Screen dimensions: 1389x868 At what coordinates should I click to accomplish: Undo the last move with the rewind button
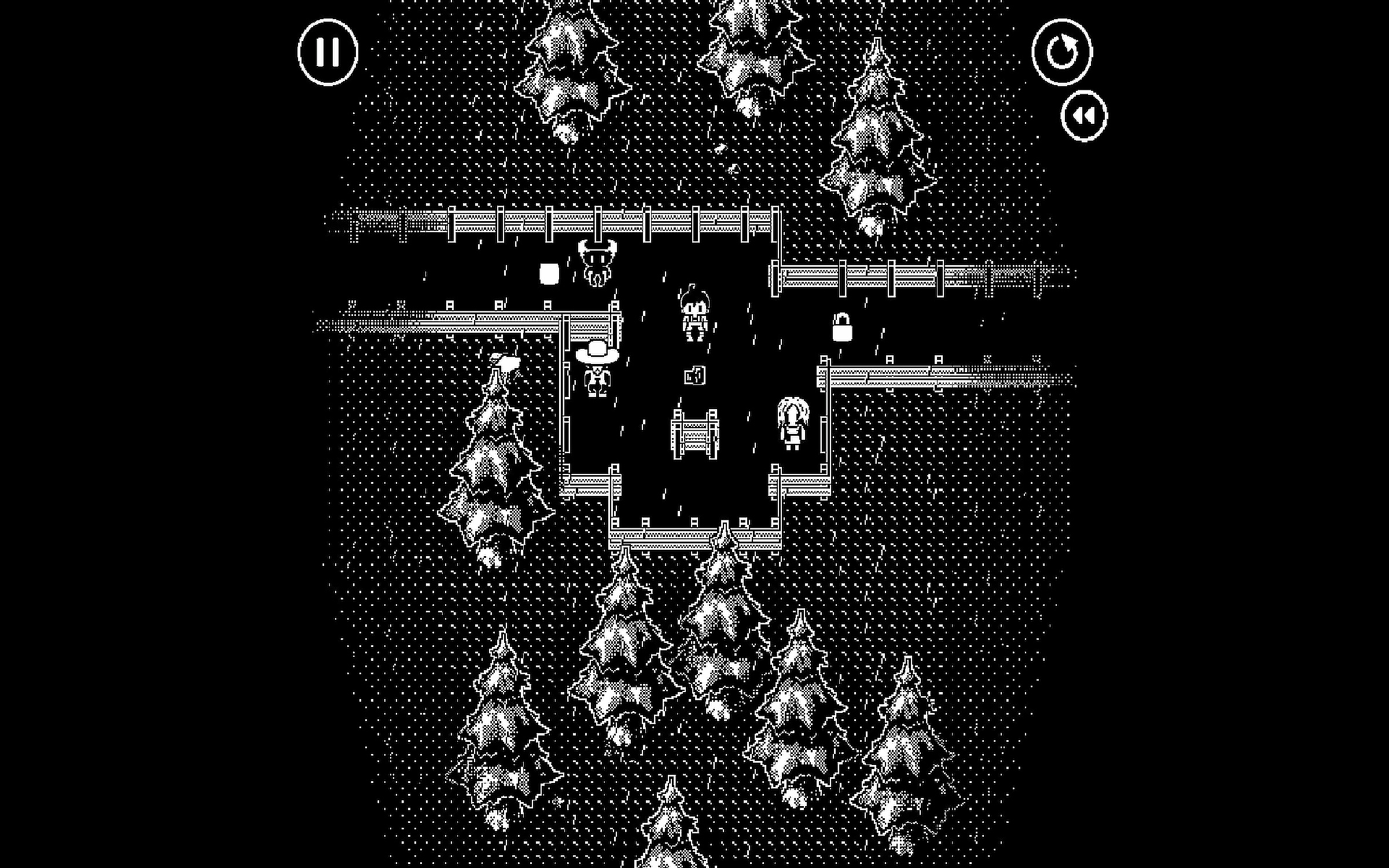[1084, 116]
